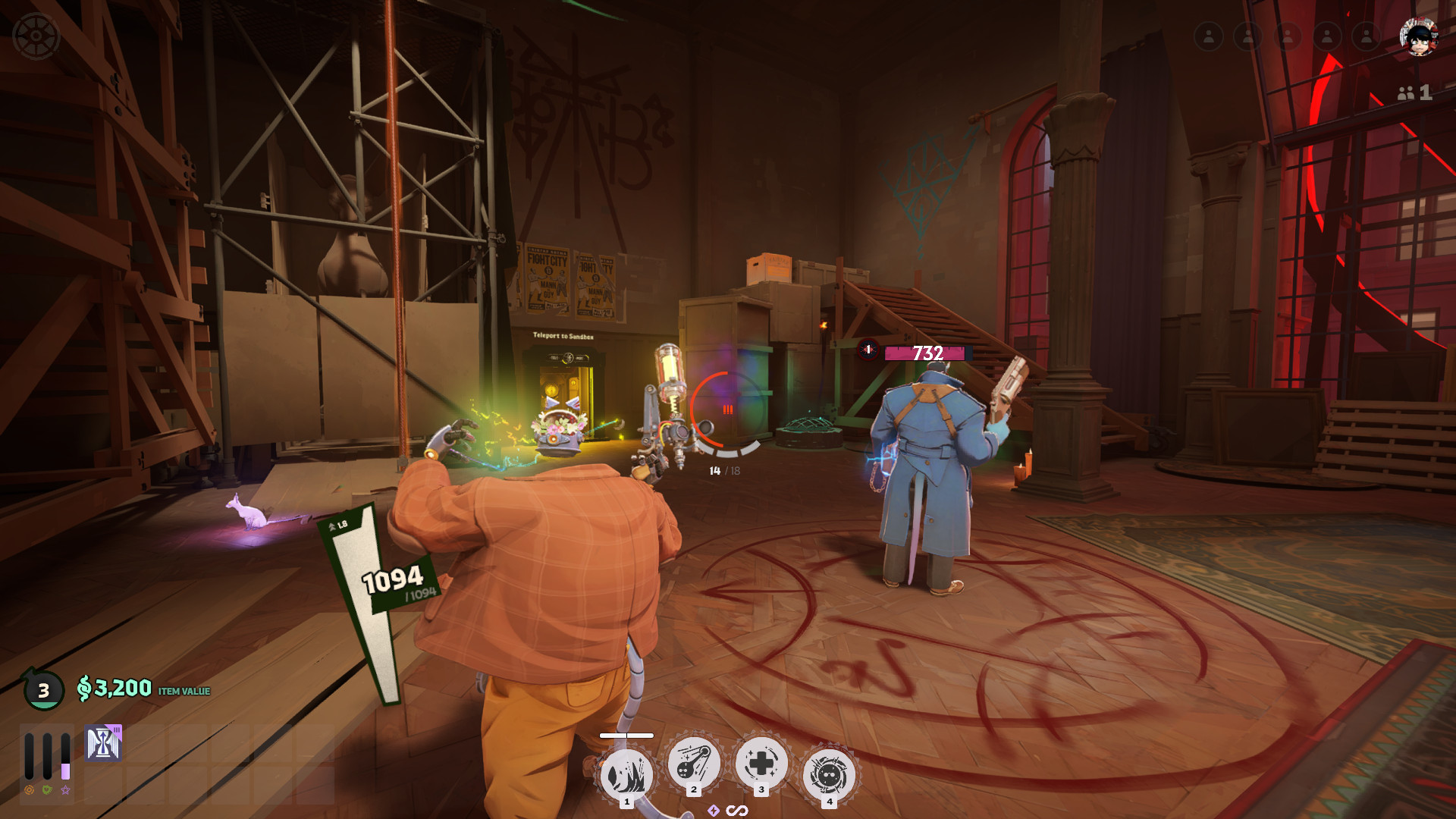
Task: Activate the ground spikes ability in slot 1
Action: (626, 775)
